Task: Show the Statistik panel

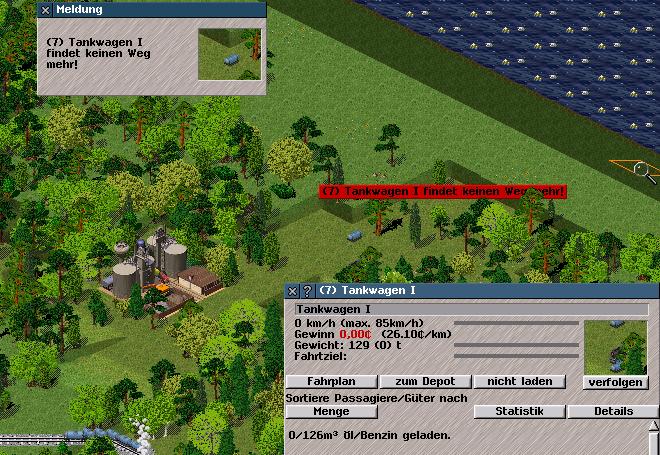Action: click(519, 411)
